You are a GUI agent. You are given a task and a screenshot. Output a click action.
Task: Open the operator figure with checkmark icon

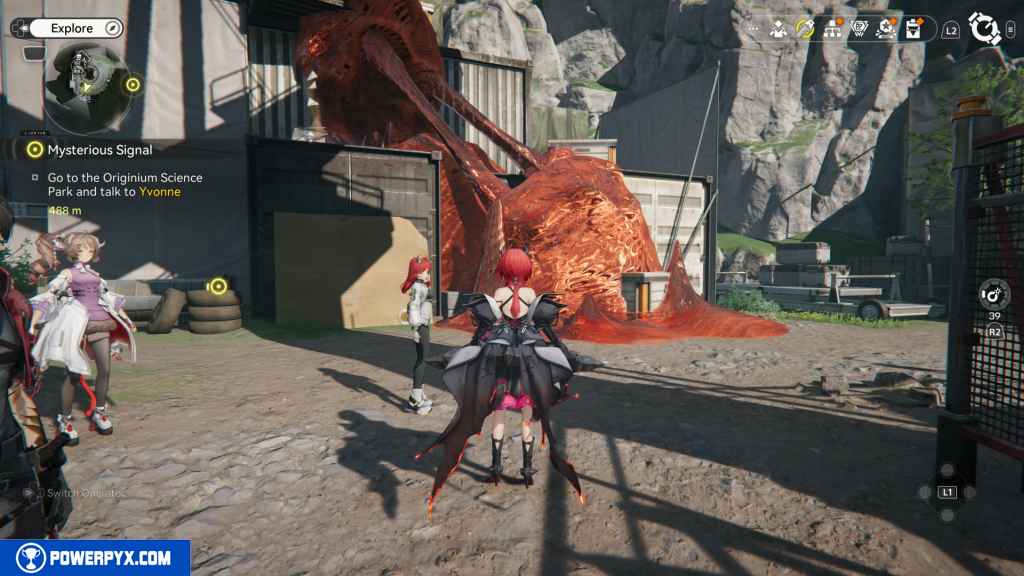click(x=778, y=29)
